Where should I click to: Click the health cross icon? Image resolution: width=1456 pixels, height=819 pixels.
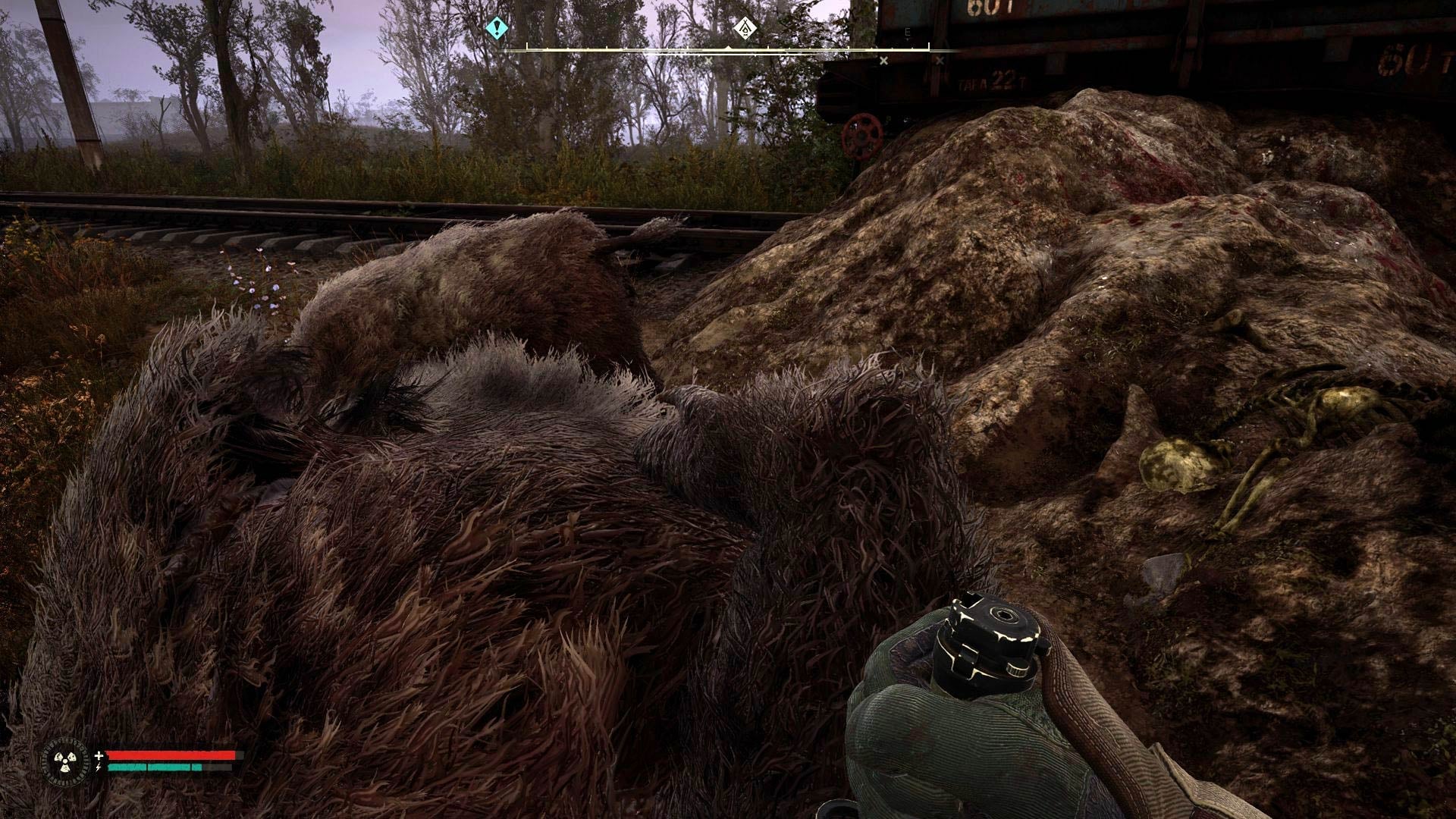point(99,755)
